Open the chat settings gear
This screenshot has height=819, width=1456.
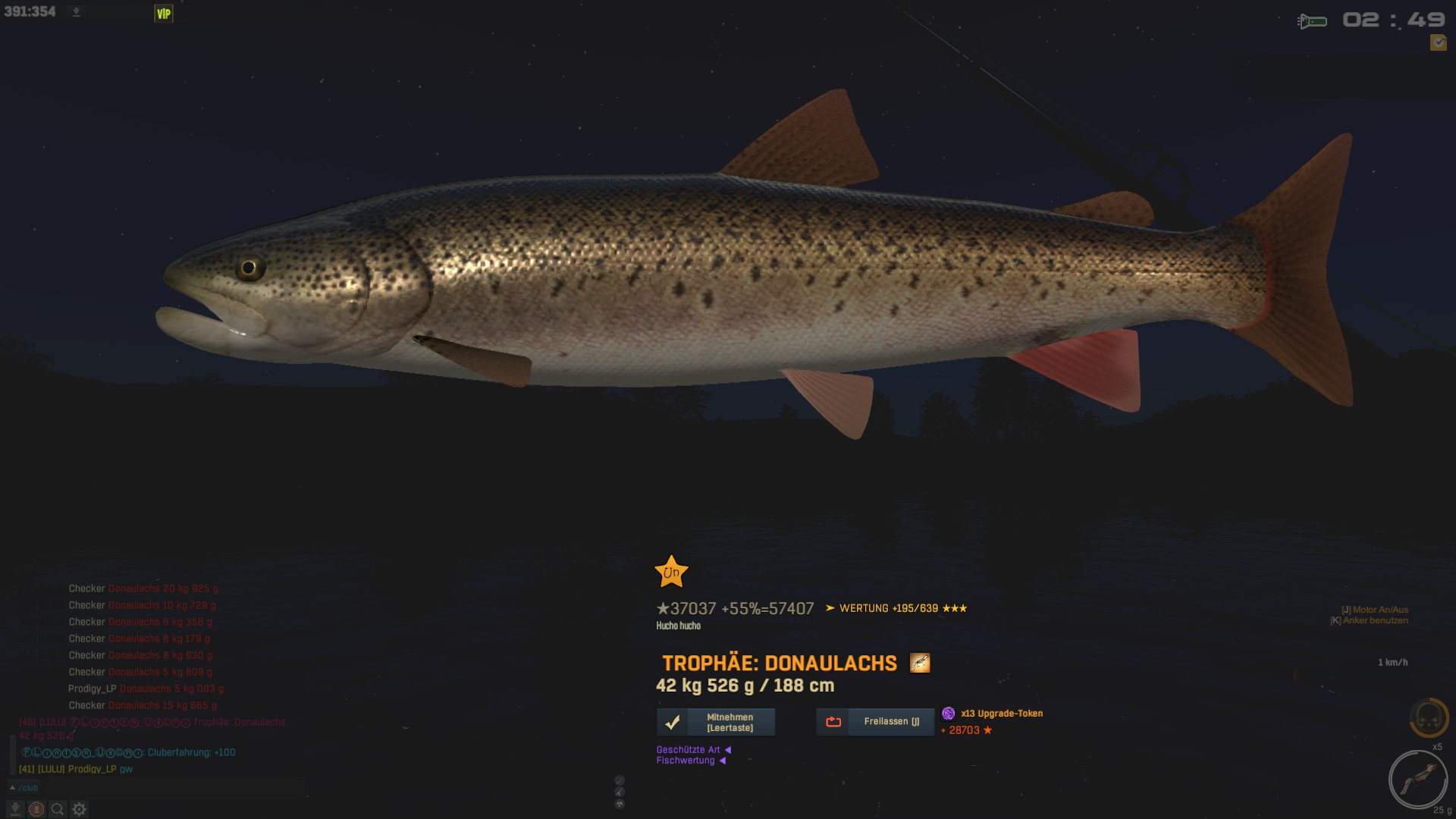[80, 809]
